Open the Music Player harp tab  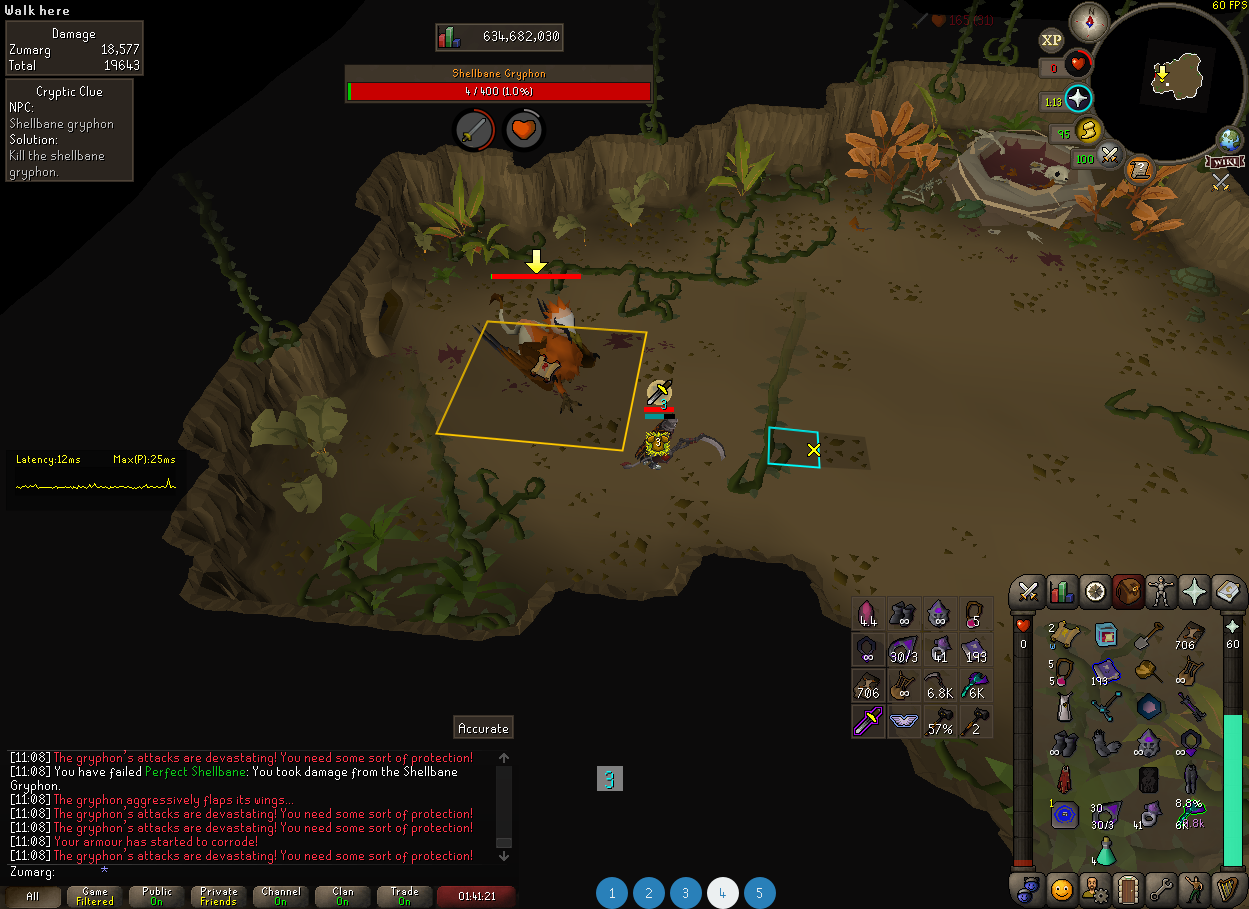tap(1227, 886)
